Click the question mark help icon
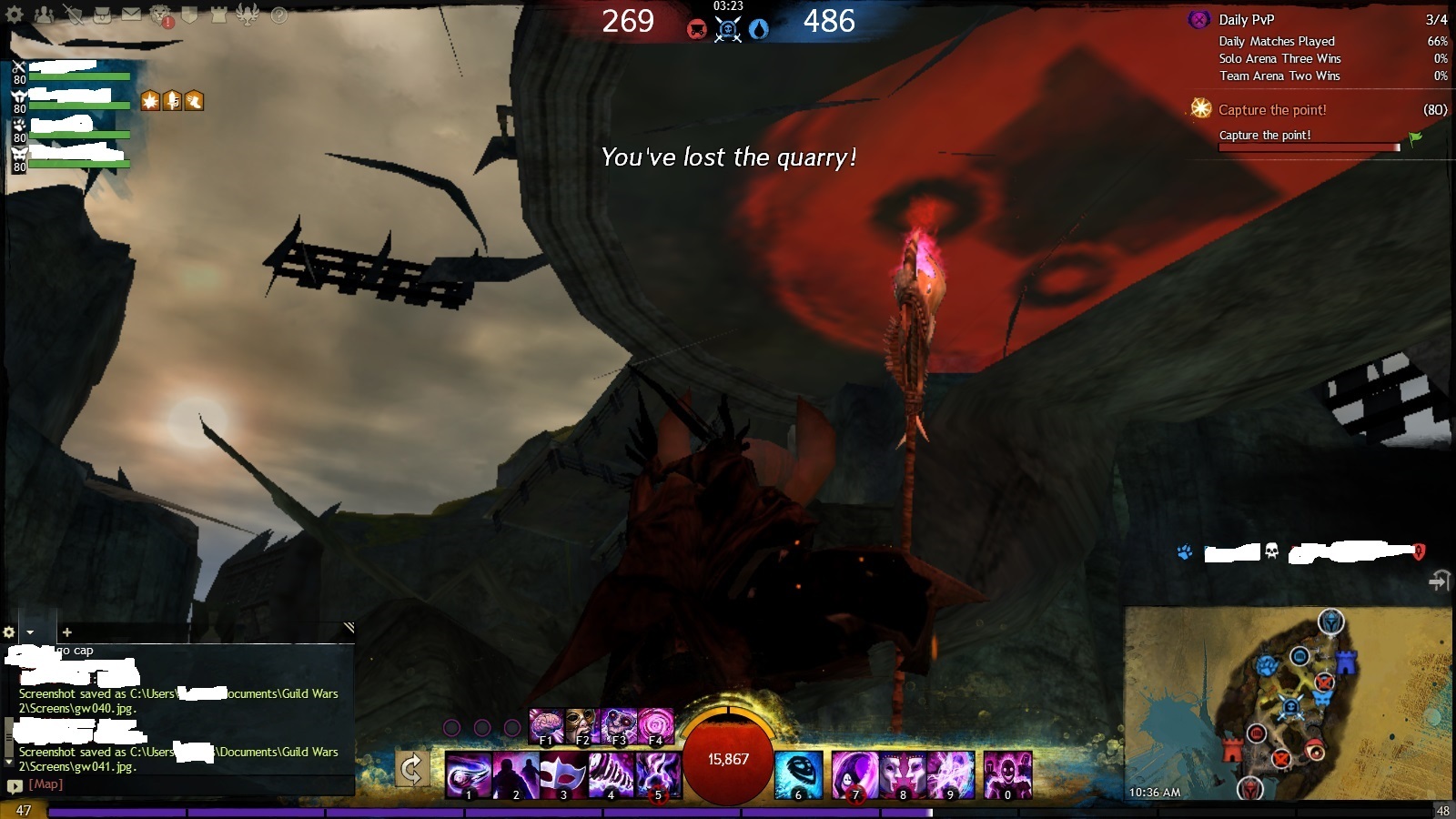This screenshot has width=1456, height=819. click(279, 15)
